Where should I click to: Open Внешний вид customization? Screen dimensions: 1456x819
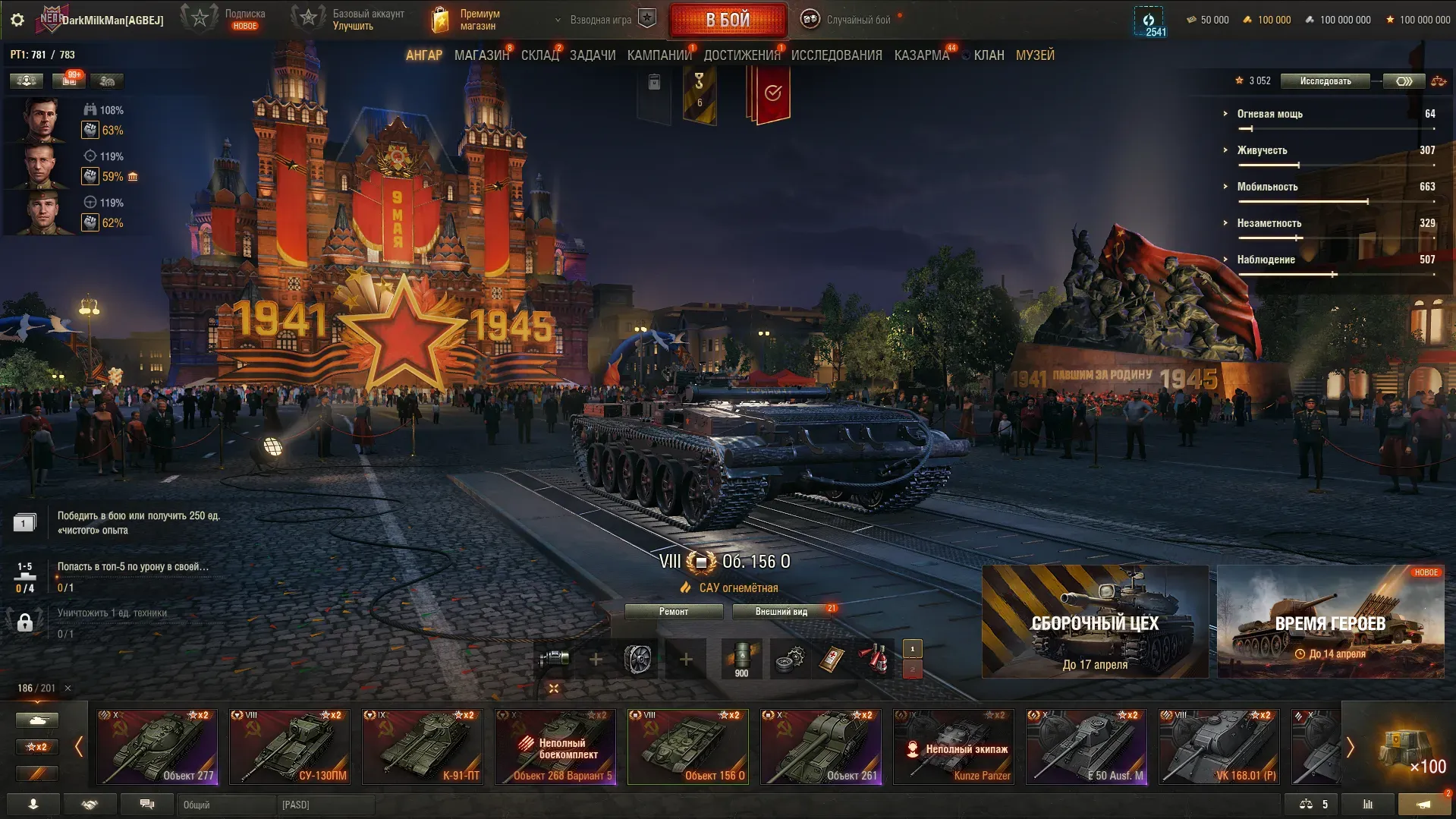pos(781,612)
